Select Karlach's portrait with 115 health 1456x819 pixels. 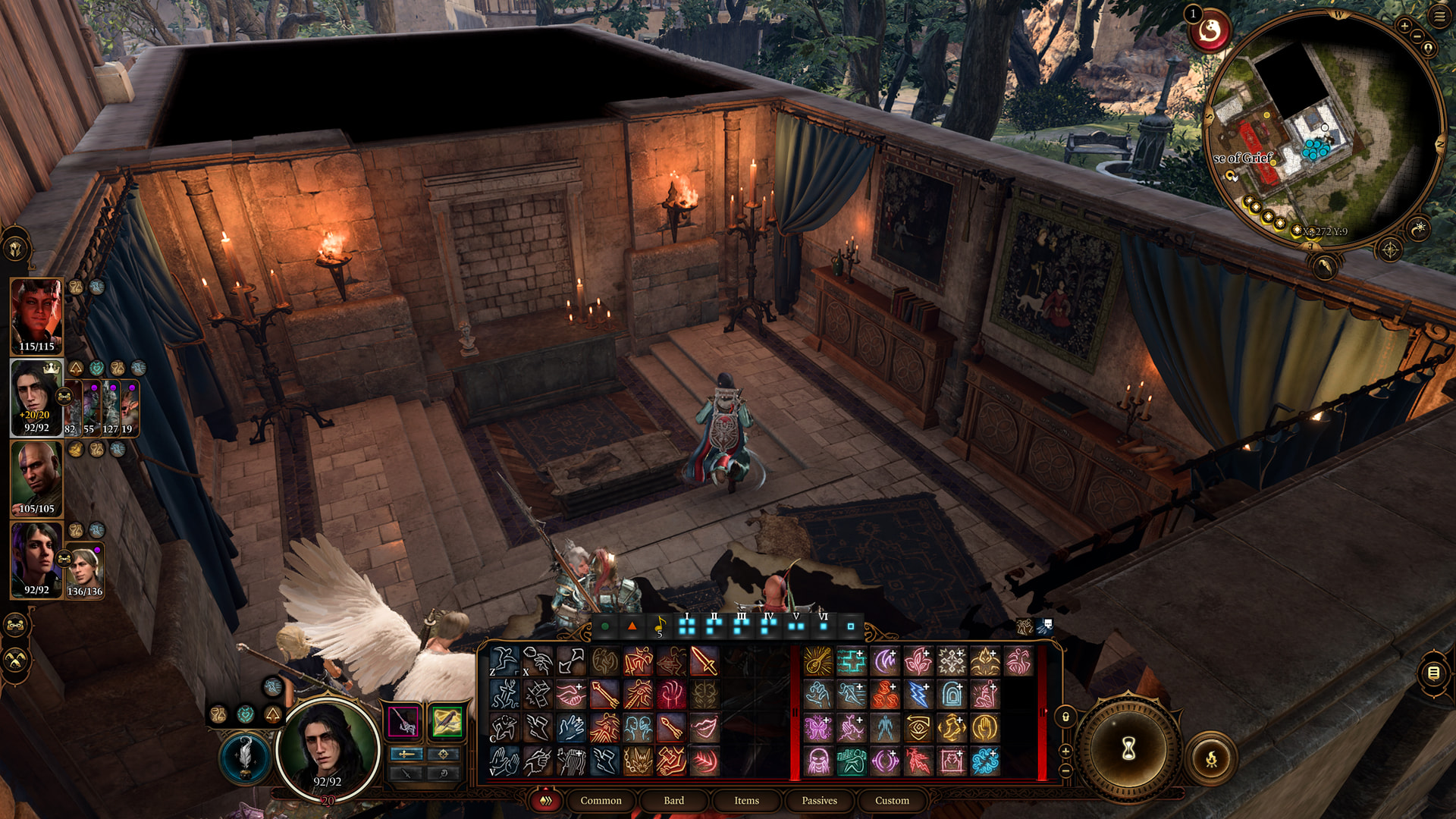click(x=36, y=316)
